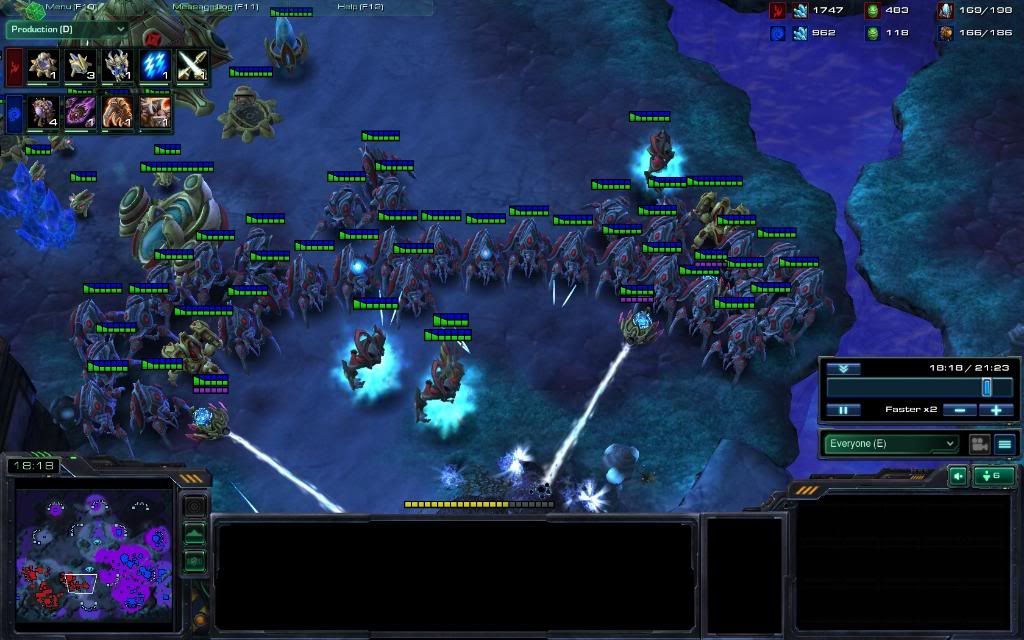Decrease replay speed with the minus button

959,410
